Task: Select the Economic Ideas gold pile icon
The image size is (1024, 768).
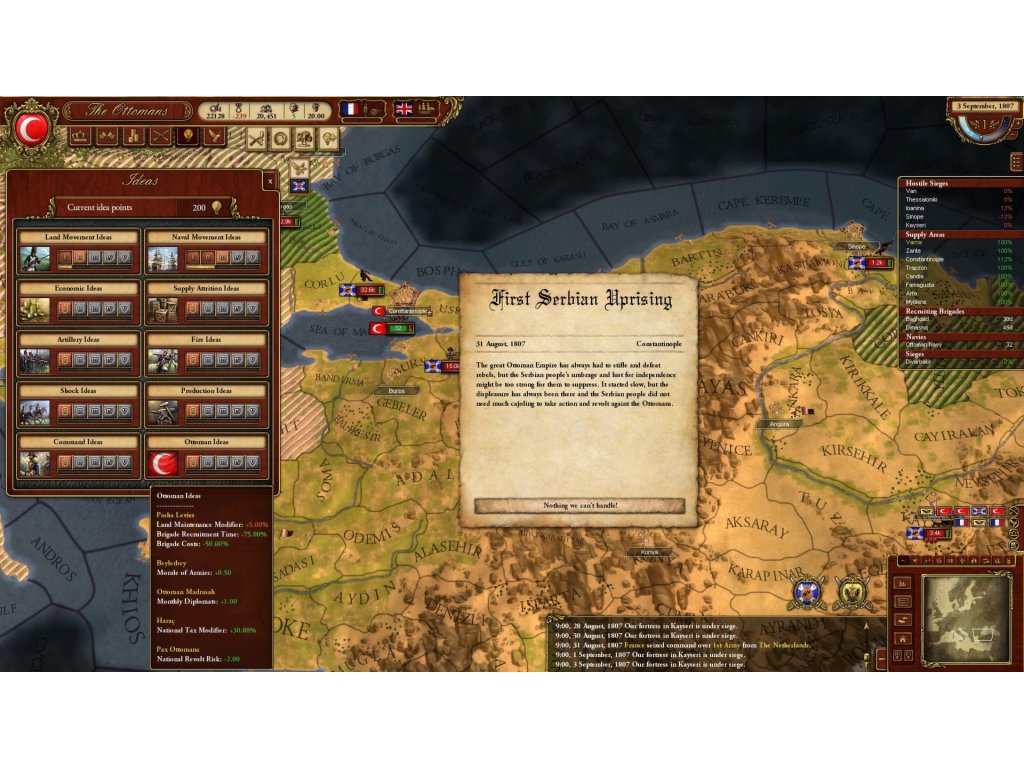Action: [x=35, y=310]
